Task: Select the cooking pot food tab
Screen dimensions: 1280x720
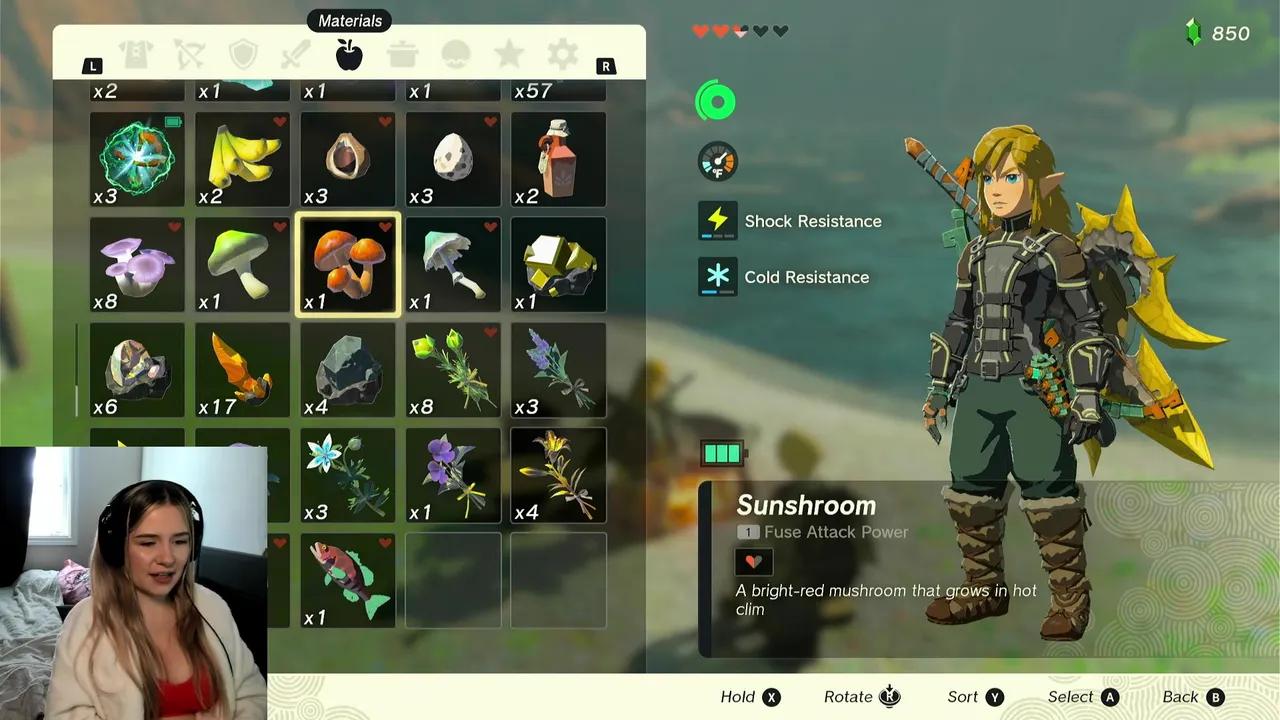Action: coord(403,55)
